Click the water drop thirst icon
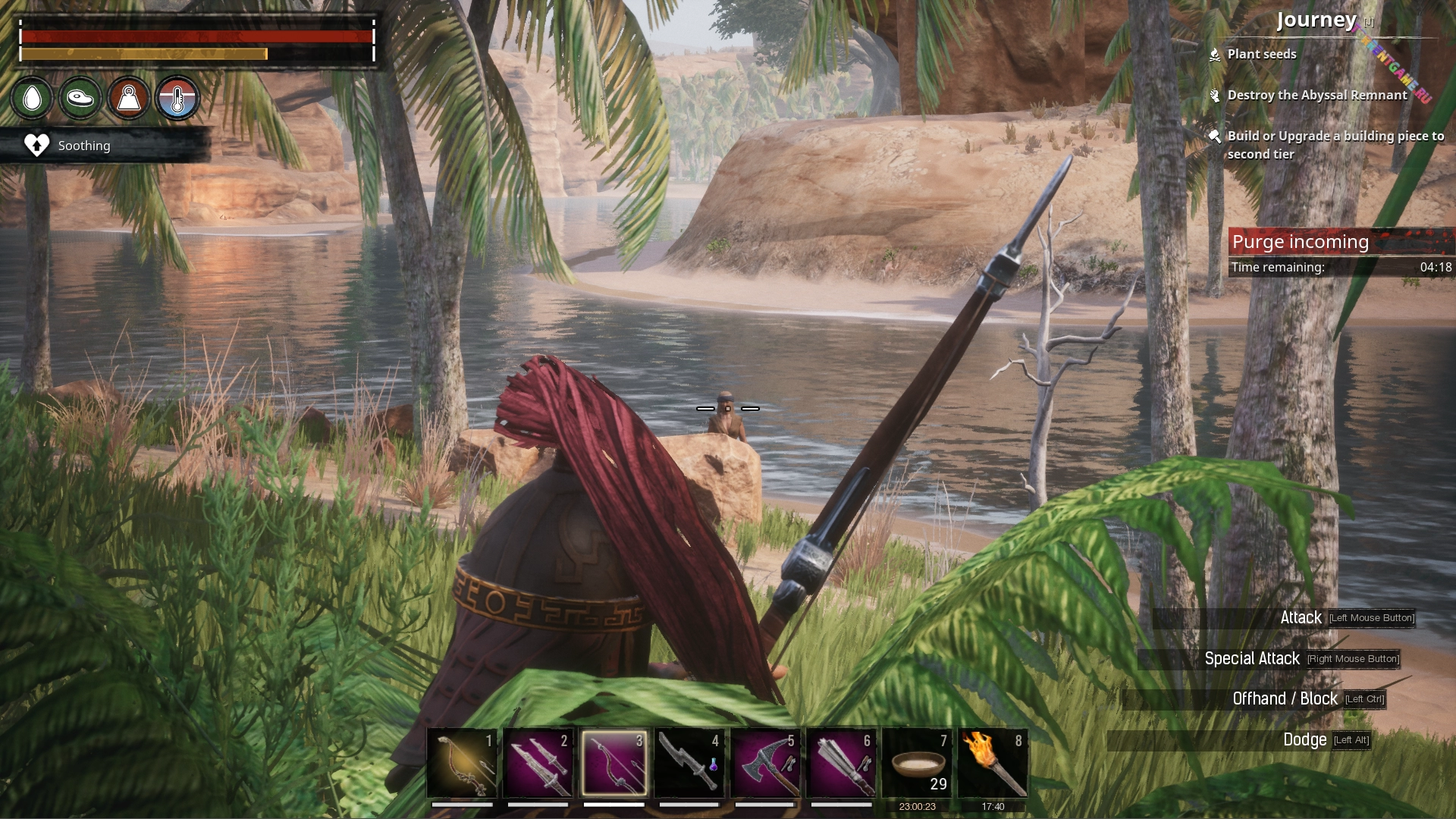 click(x=33, y=98)
